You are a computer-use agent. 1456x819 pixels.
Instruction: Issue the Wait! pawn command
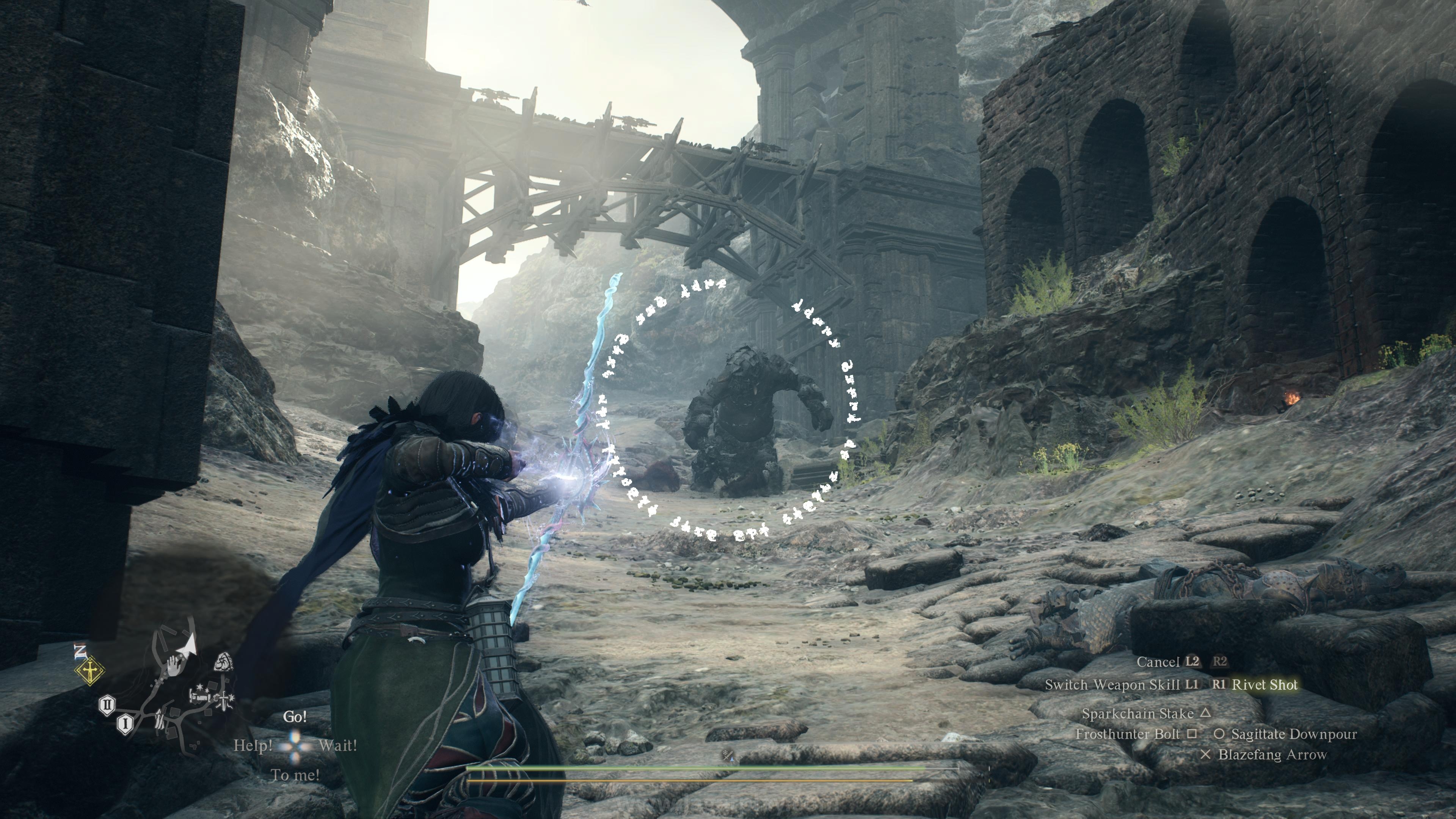[337, 745]
